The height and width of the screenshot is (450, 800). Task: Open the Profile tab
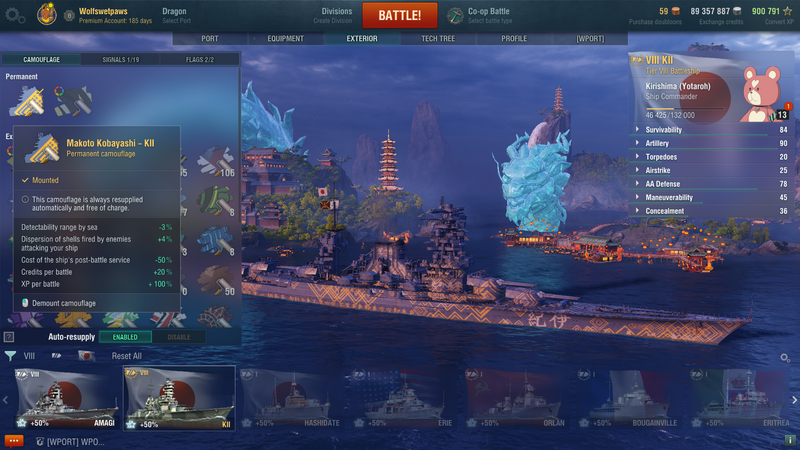(x=514, y=38)
